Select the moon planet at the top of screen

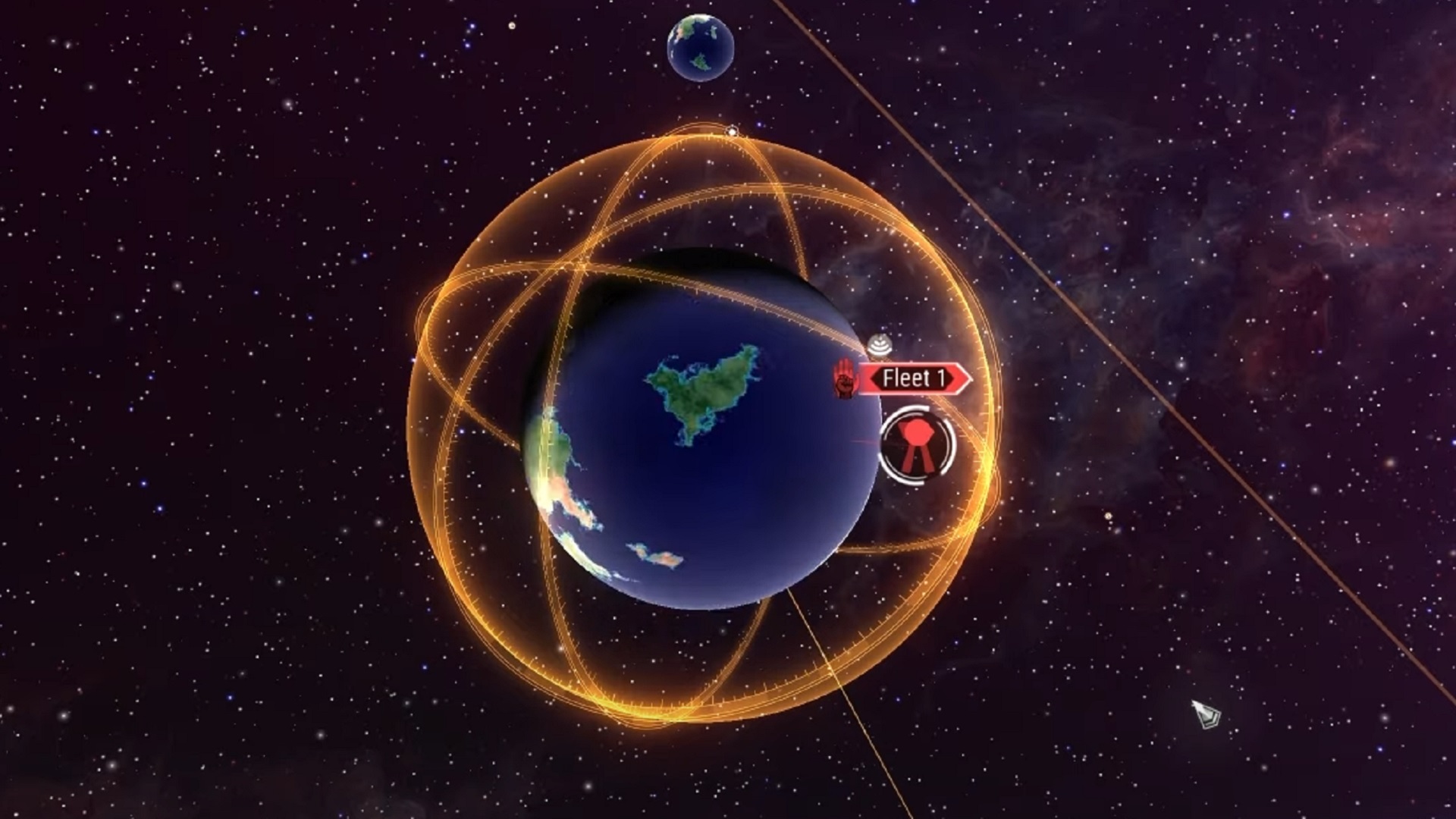[x=701, y=47]
